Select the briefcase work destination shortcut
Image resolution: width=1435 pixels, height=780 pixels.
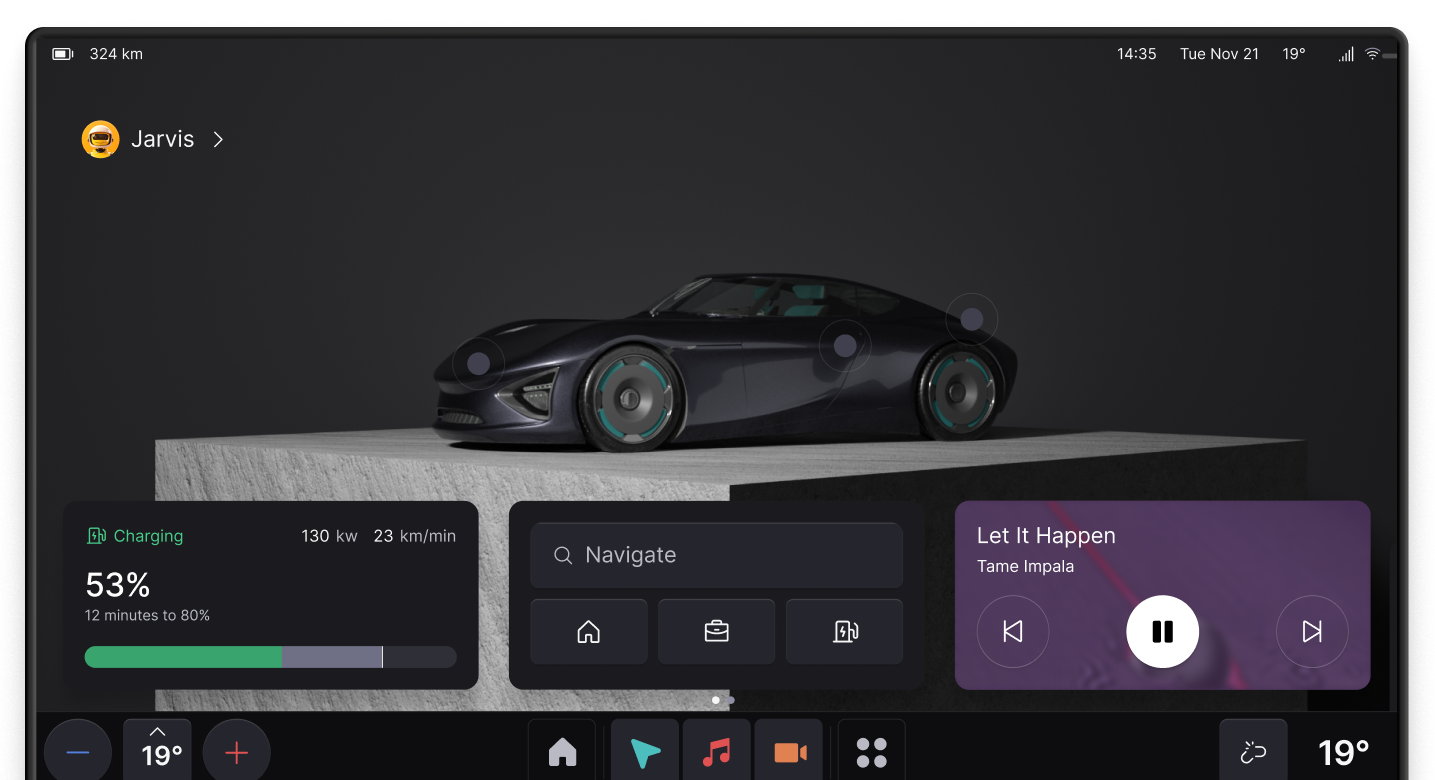click(716, 631)
